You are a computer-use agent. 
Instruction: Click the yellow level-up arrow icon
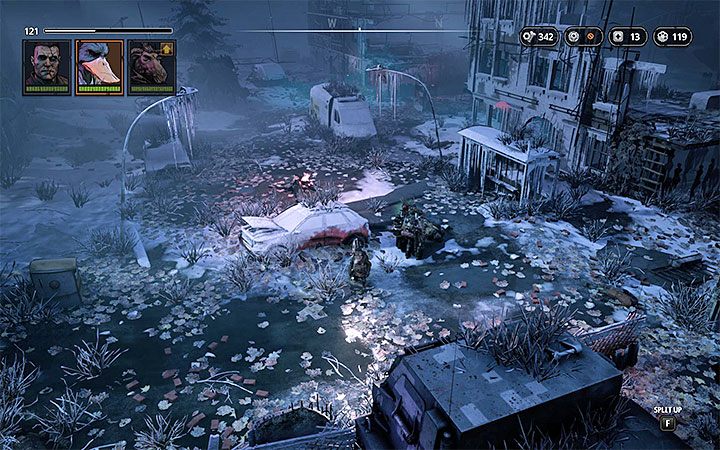coord(168,48)
